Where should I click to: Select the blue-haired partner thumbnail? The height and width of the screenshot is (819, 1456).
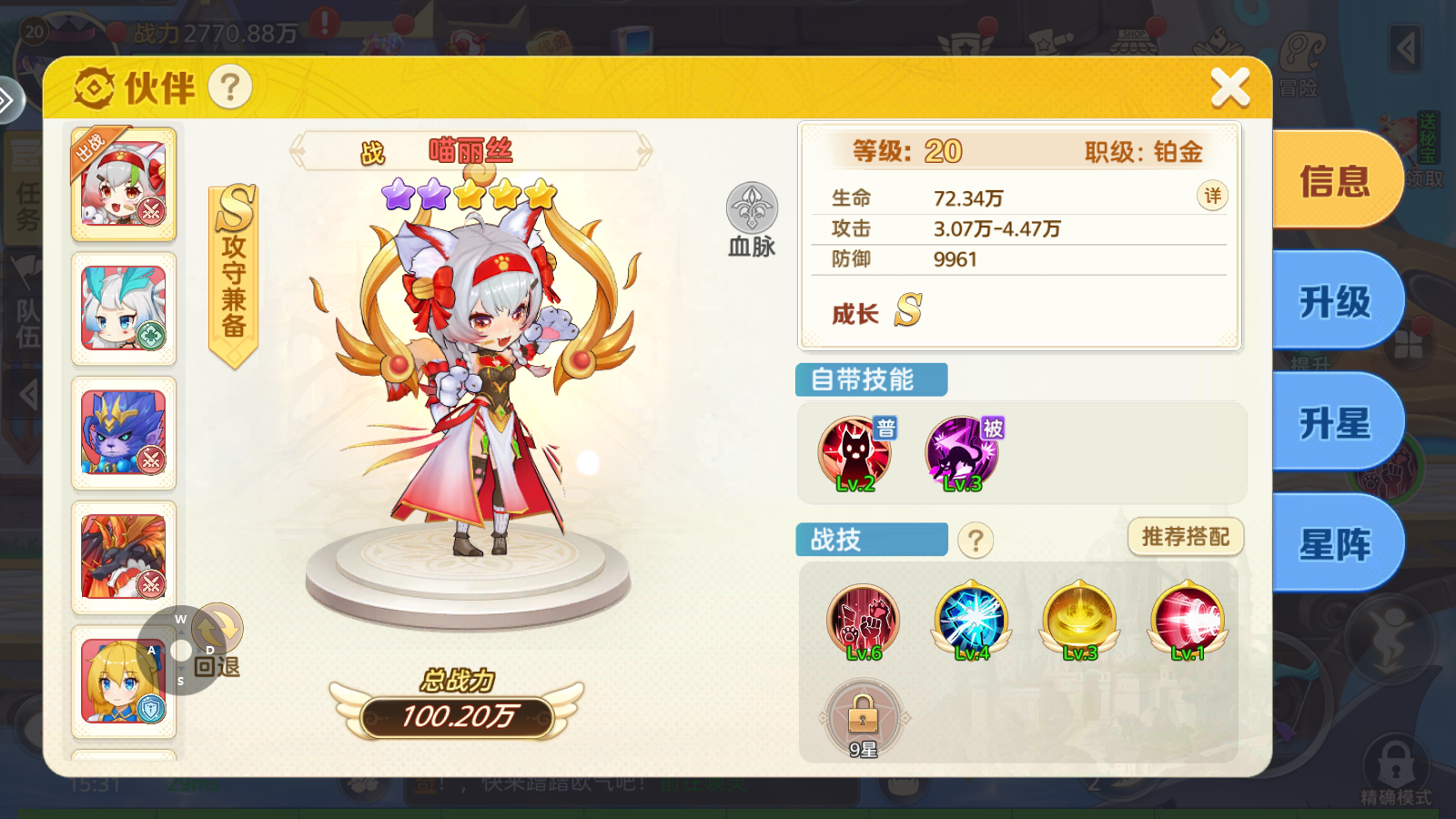click(124, 309)
